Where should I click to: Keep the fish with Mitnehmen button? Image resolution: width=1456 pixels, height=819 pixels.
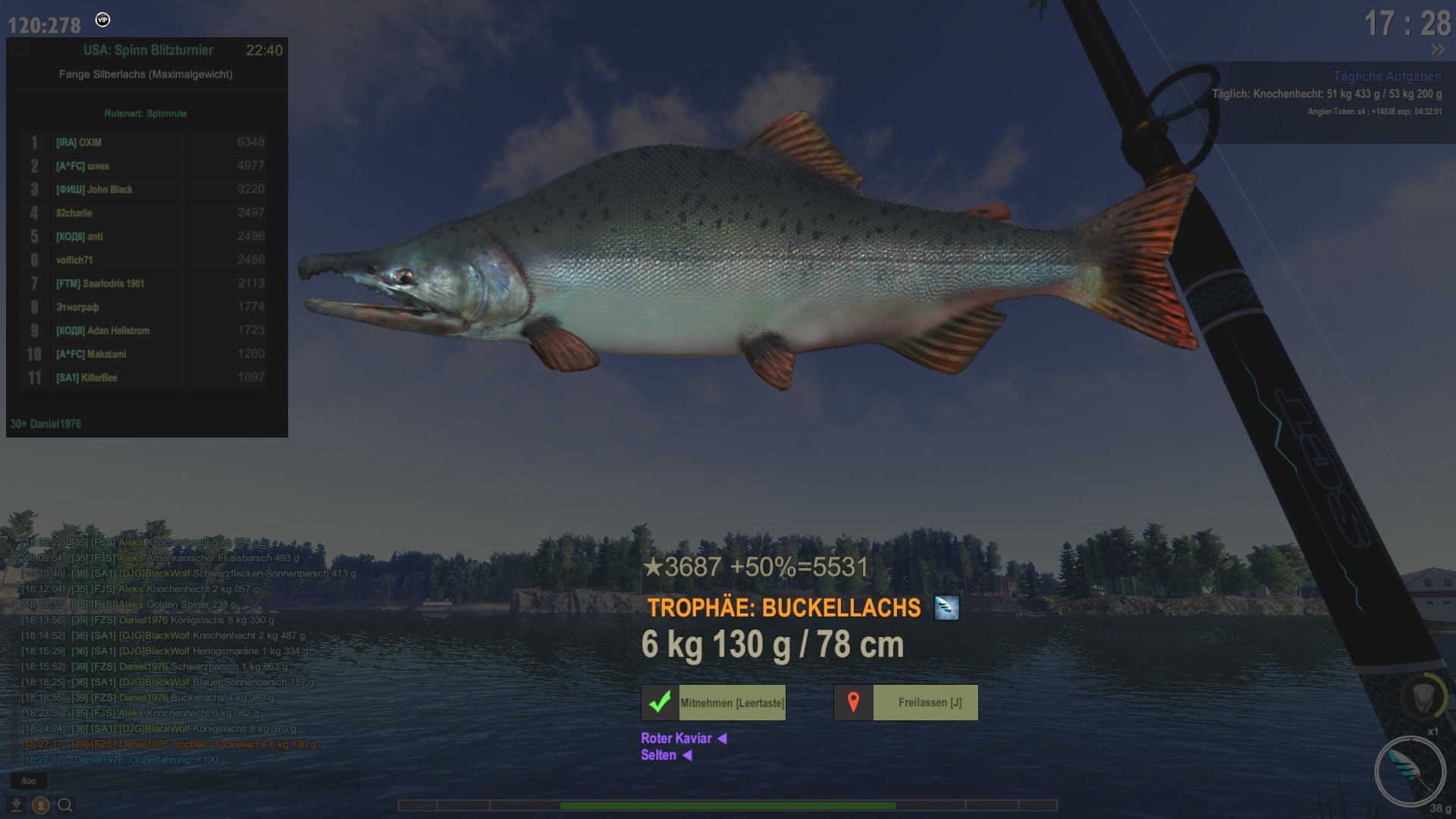714,702
